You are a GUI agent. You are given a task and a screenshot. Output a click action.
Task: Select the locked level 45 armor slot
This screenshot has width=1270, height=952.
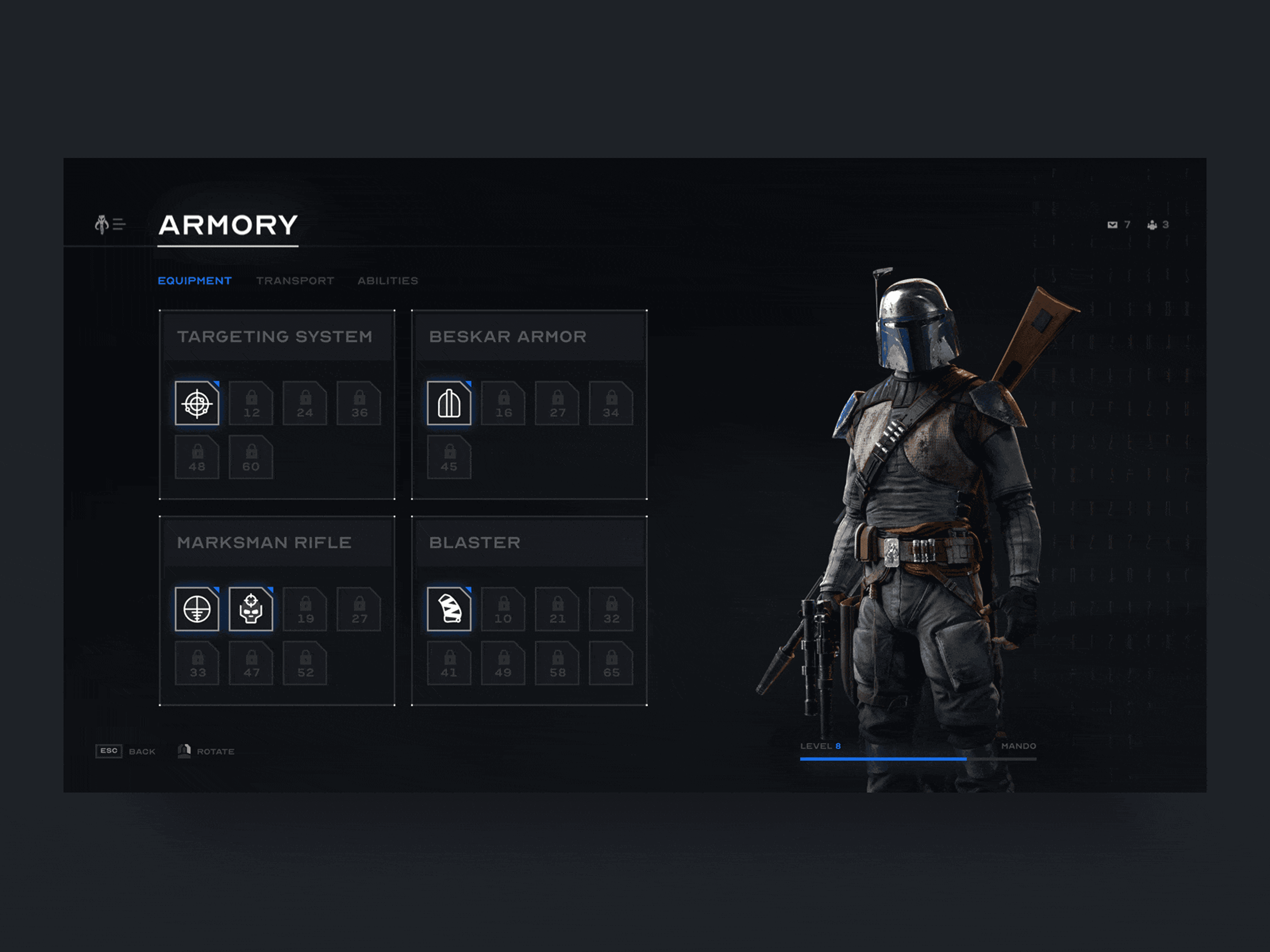tap(449, 457)
